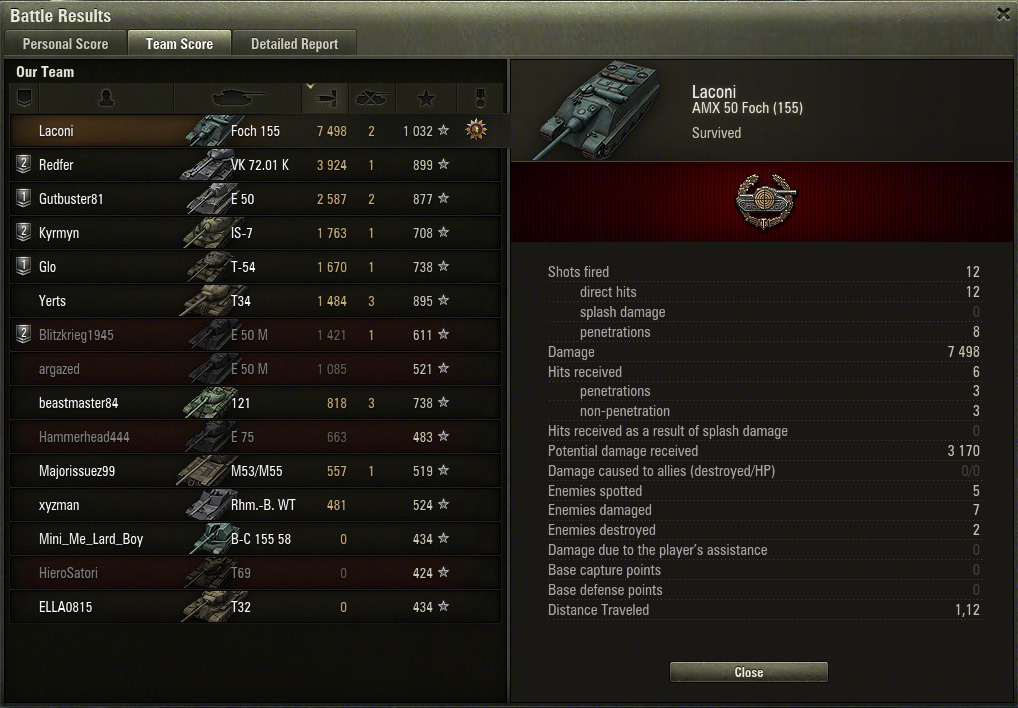The width and height of the screenshot is (1018, 708).
Task: Sort team by experience star column
Action: (x=426, y=98)
